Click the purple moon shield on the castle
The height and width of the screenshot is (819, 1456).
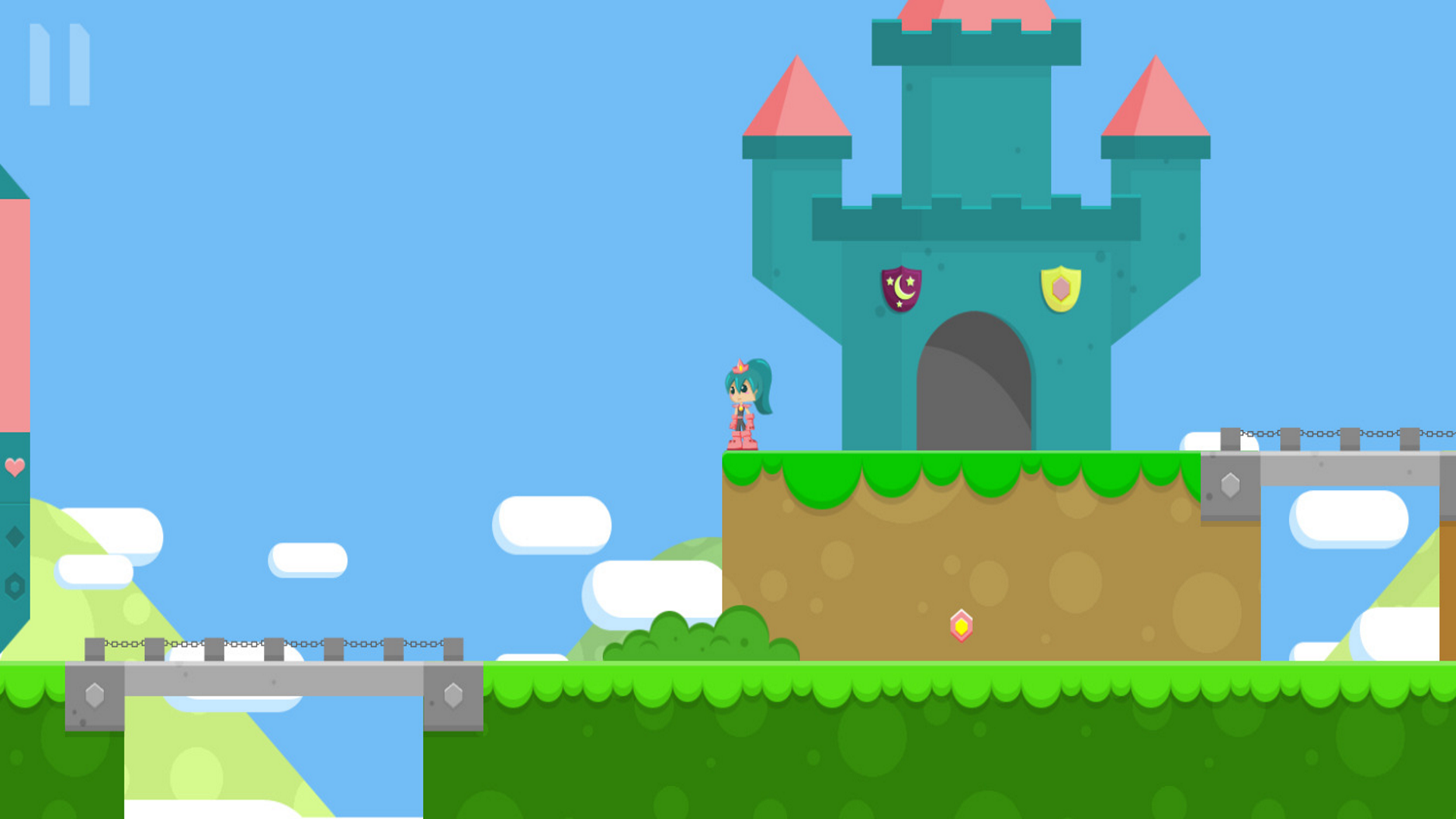click(x=901, y=291)
